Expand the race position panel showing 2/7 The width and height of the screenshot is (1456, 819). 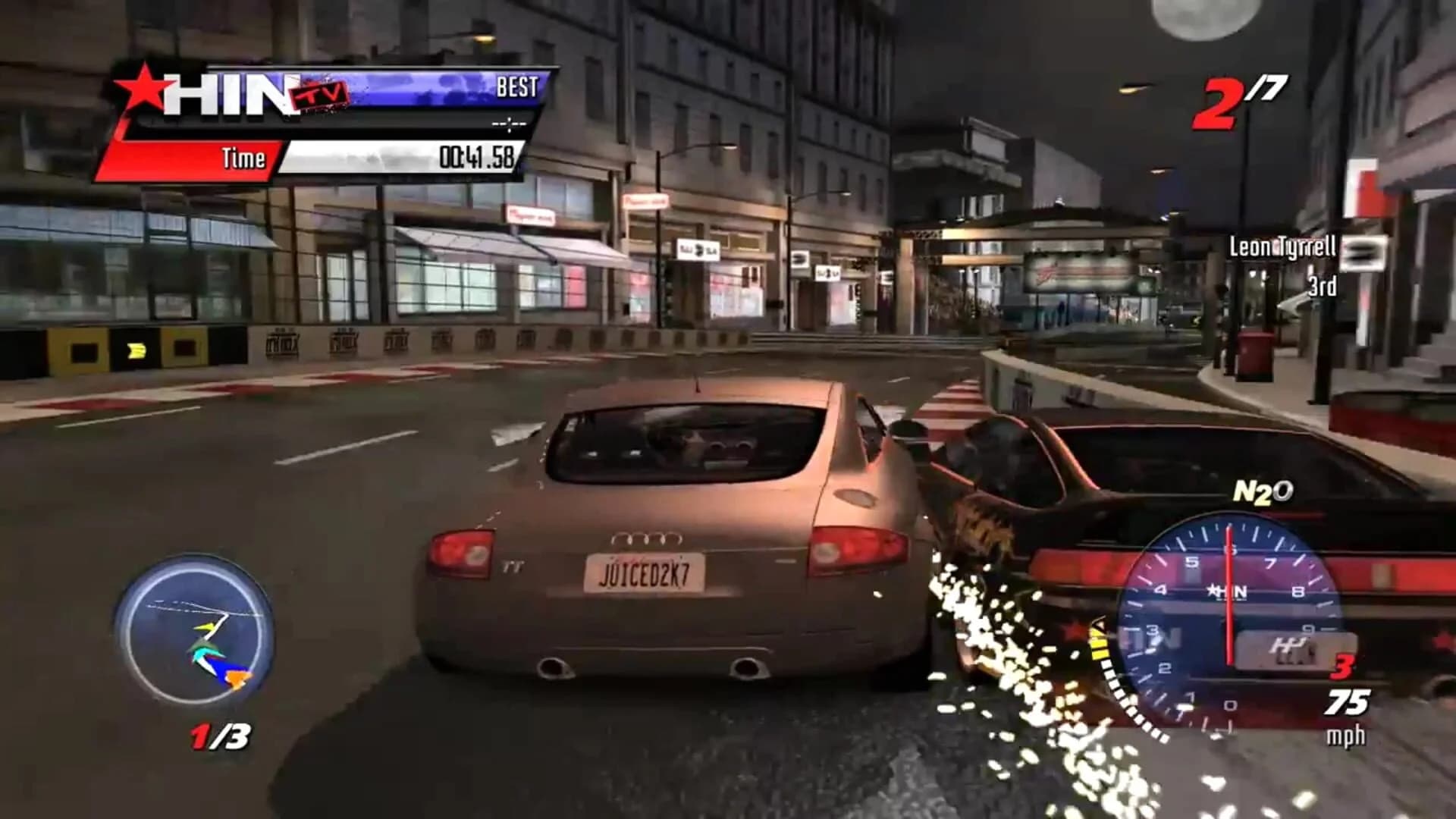[x=1244, y=95]
